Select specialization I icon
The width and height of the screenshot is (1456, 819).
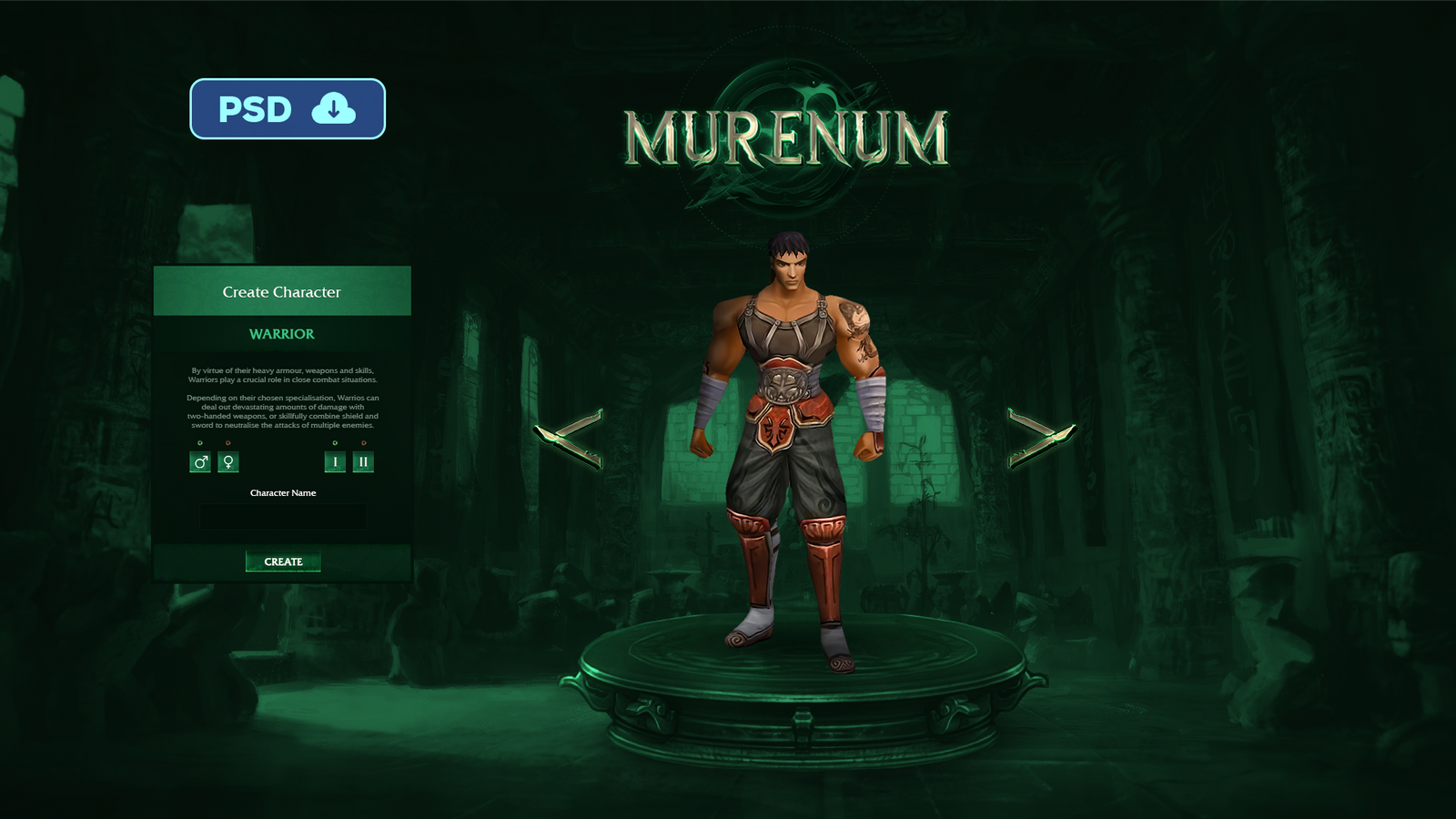click(335, 460)
